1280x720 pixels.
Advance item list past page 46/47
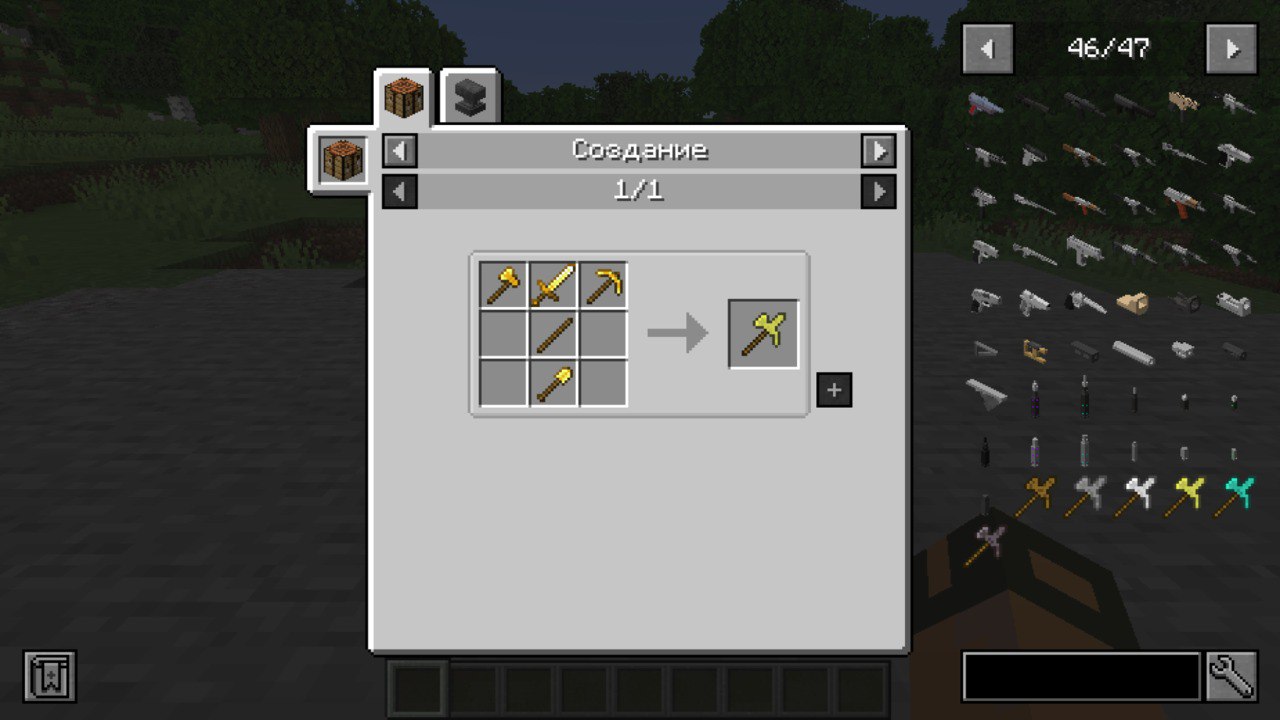tap(1231, 47)
